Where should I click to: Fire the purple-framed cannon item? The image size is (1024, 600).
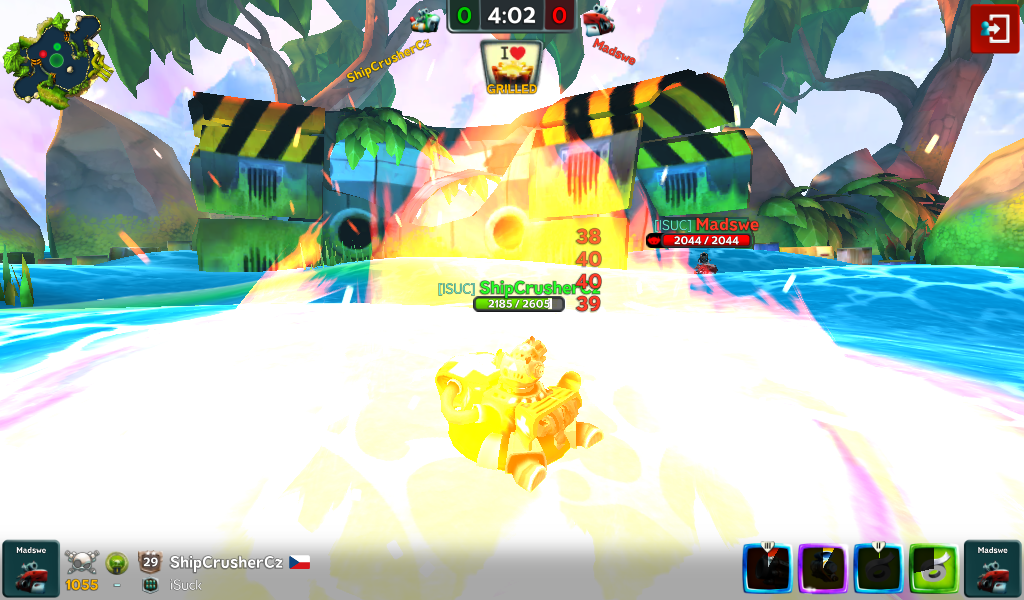823,568
